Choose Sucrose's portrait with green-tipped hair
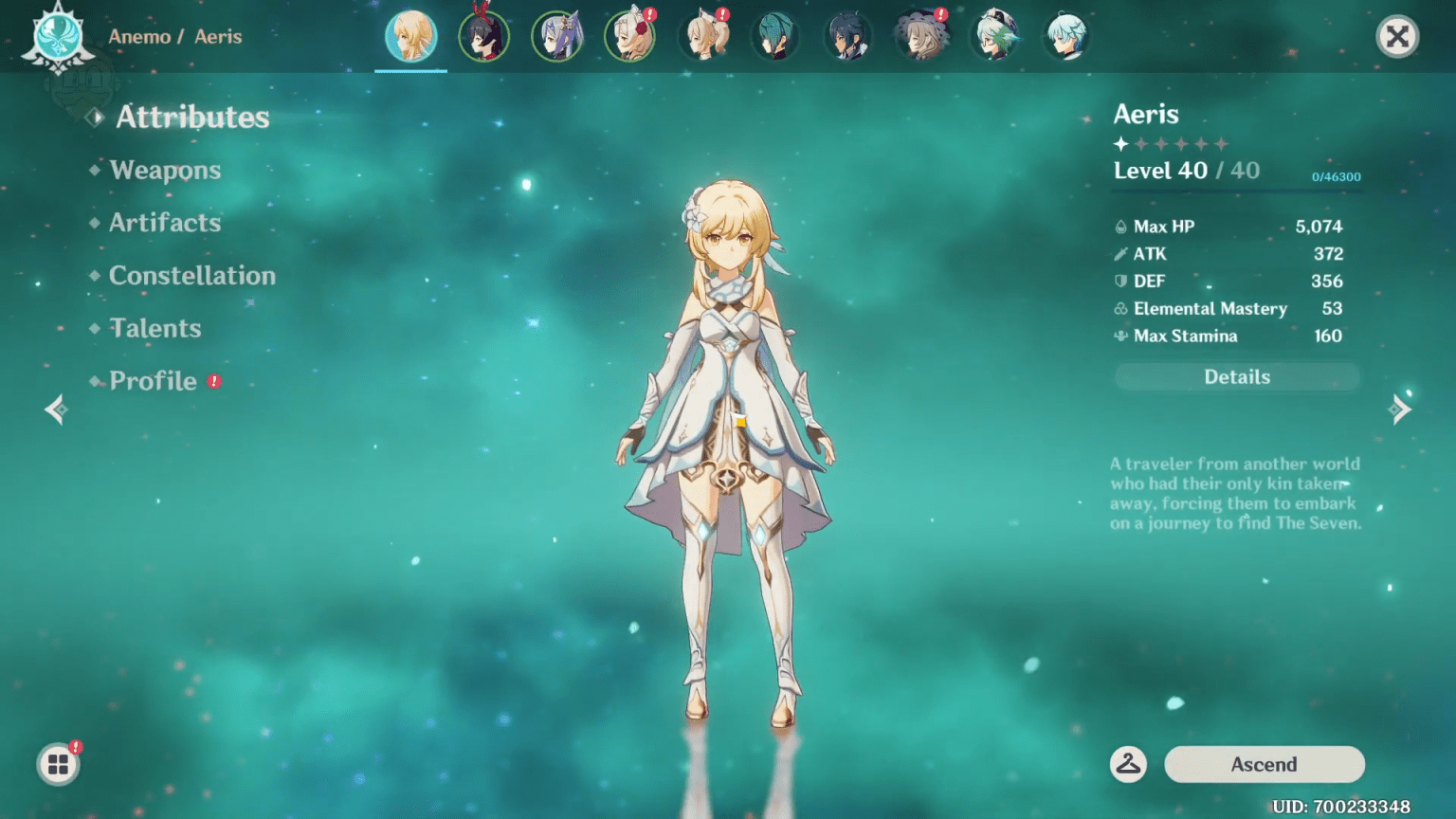The height and width of the screenshot is (819, 1456). point(993,37)
